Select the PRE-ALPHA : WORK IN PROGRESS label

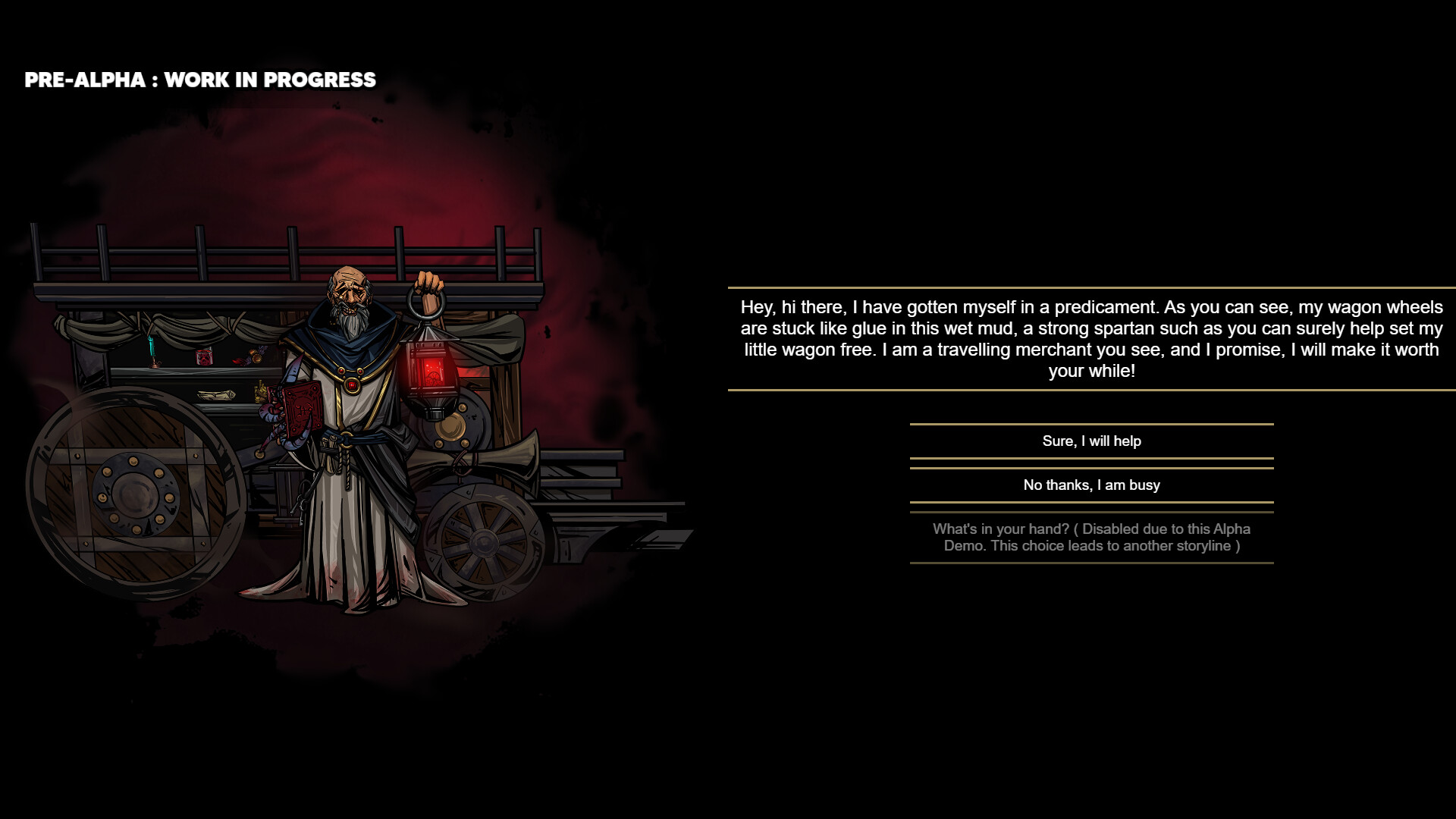[199, 79]
